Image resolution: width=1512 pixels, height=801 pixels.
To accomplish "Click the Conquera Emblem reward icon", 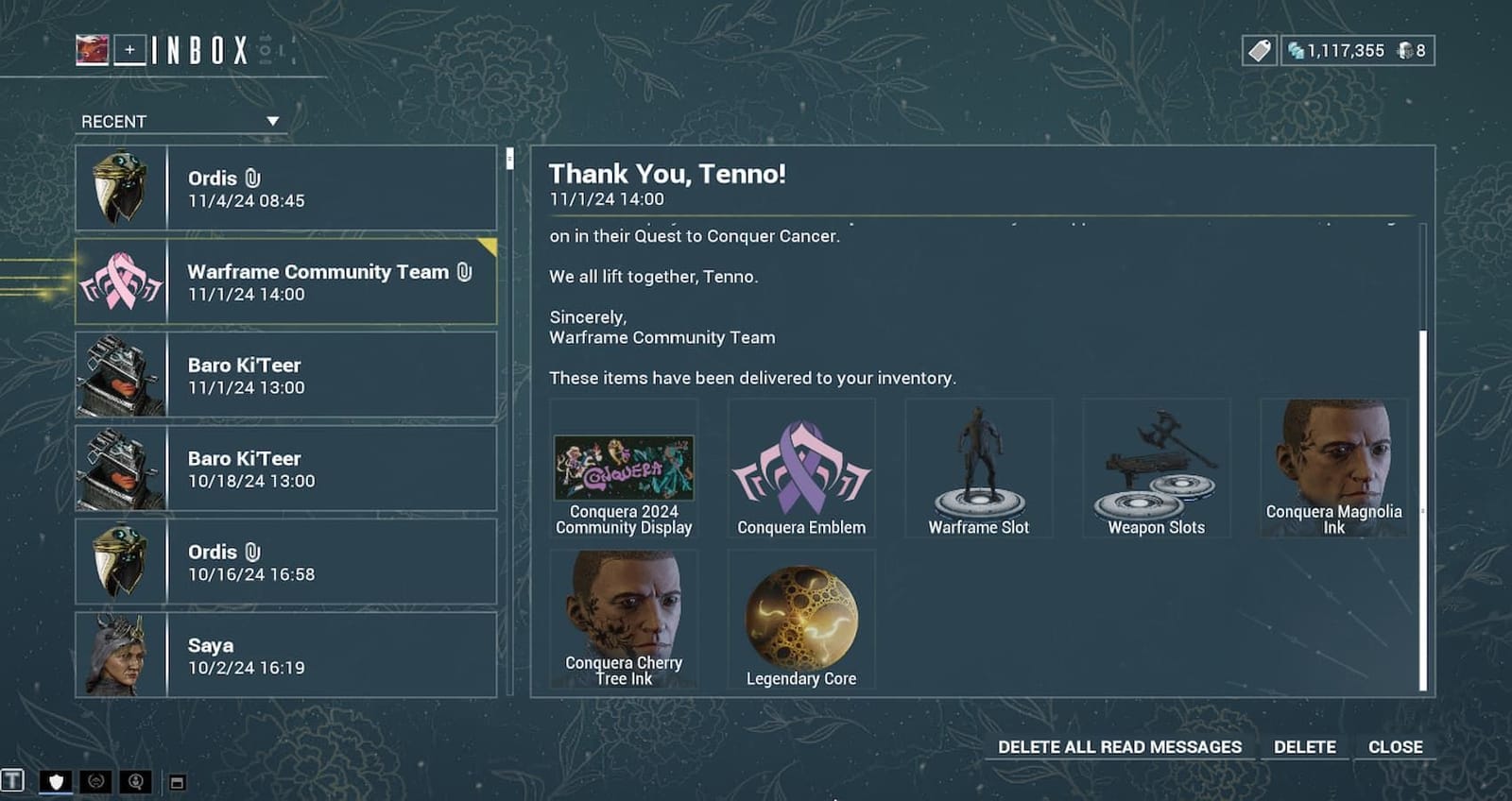I will click(801, 466).
